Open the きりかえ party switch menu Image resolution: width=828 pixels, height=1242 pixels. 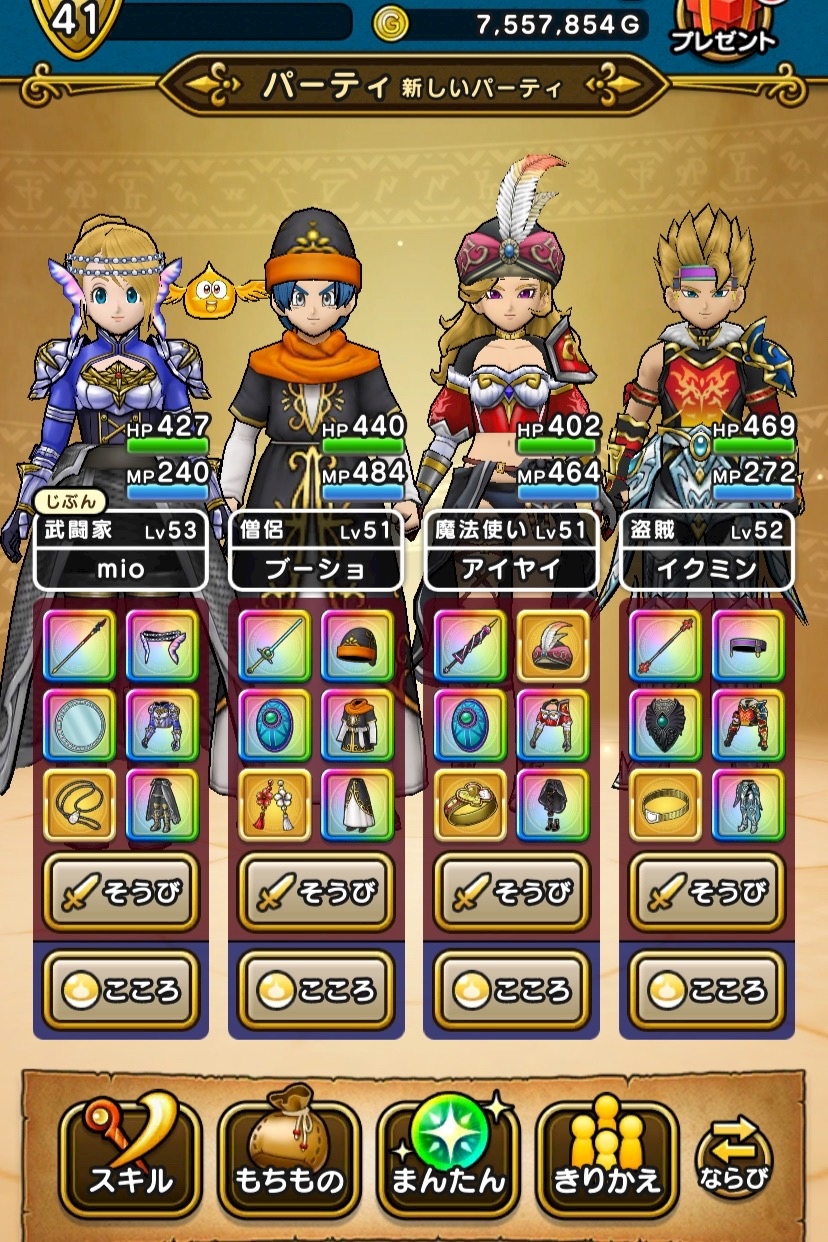(607, 1161)
